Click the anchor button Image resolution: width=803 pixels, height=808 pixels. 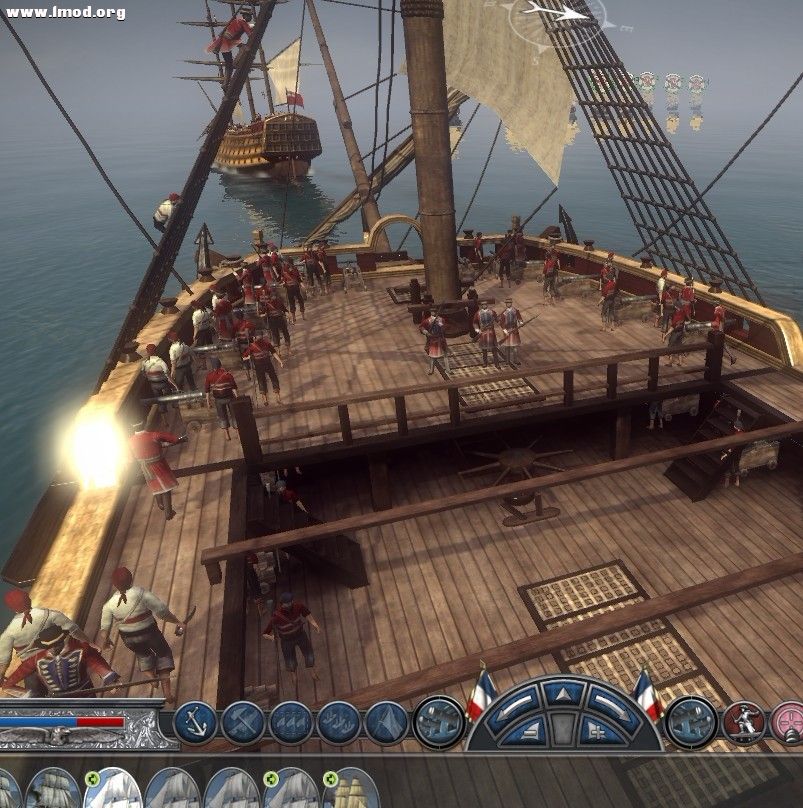(x=195, y=722)
